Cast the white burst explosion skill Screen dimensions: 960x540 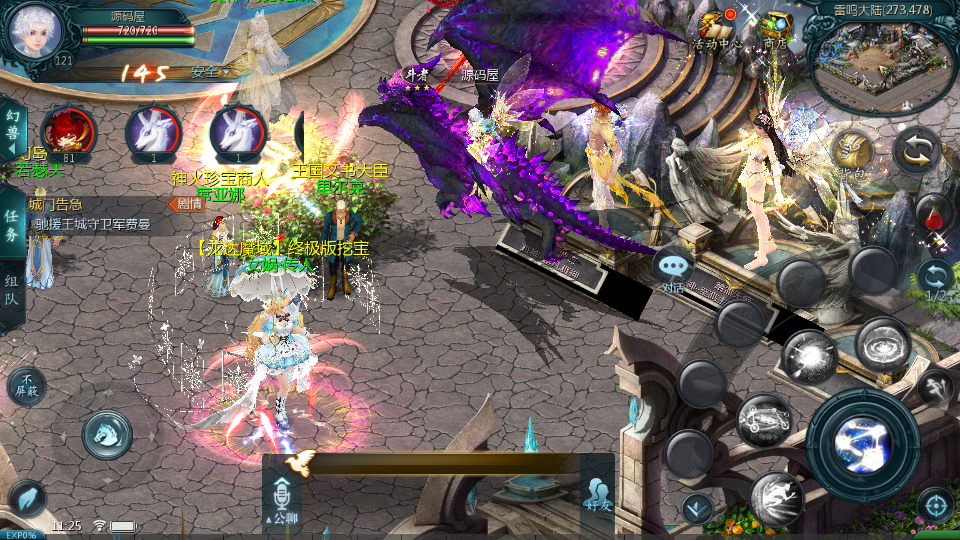point(809,355)
